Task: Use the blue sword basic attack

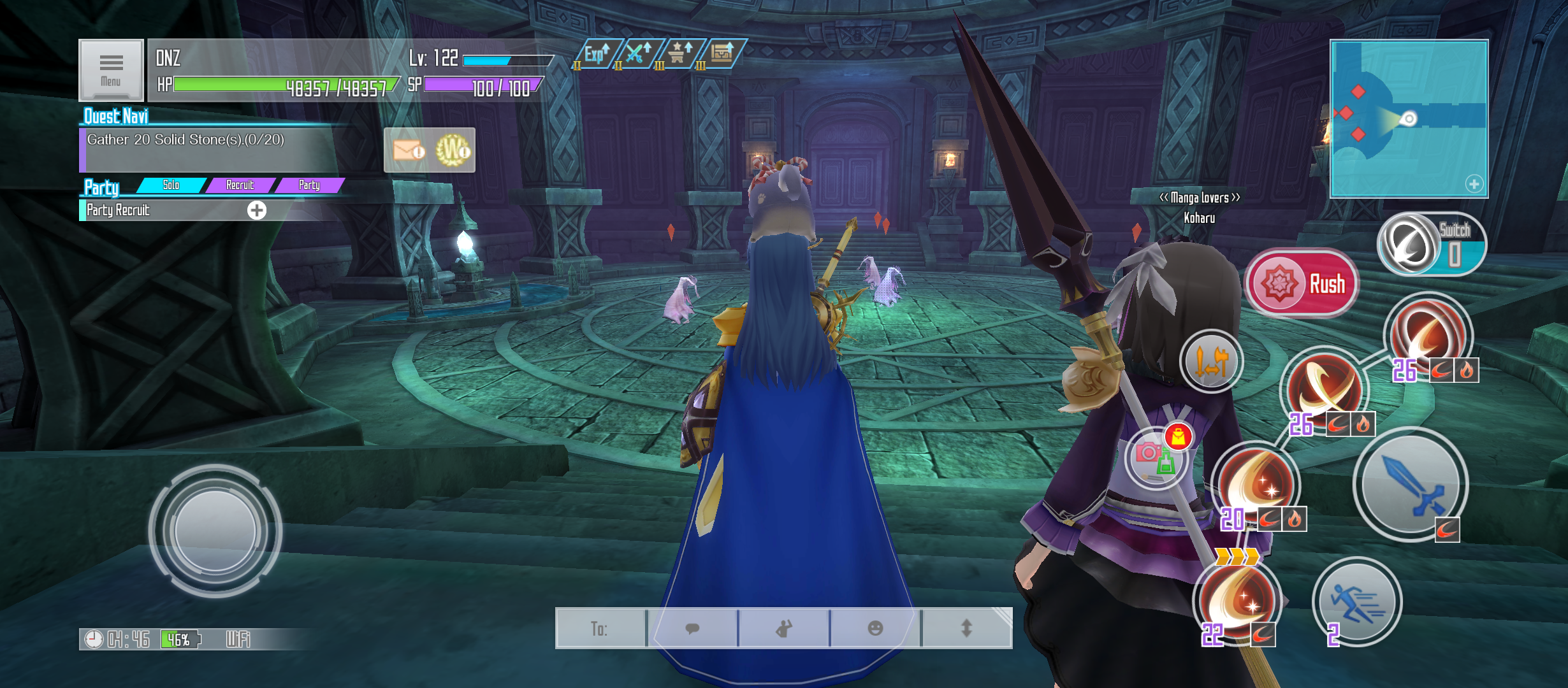Action: (x=1410, y=485)
